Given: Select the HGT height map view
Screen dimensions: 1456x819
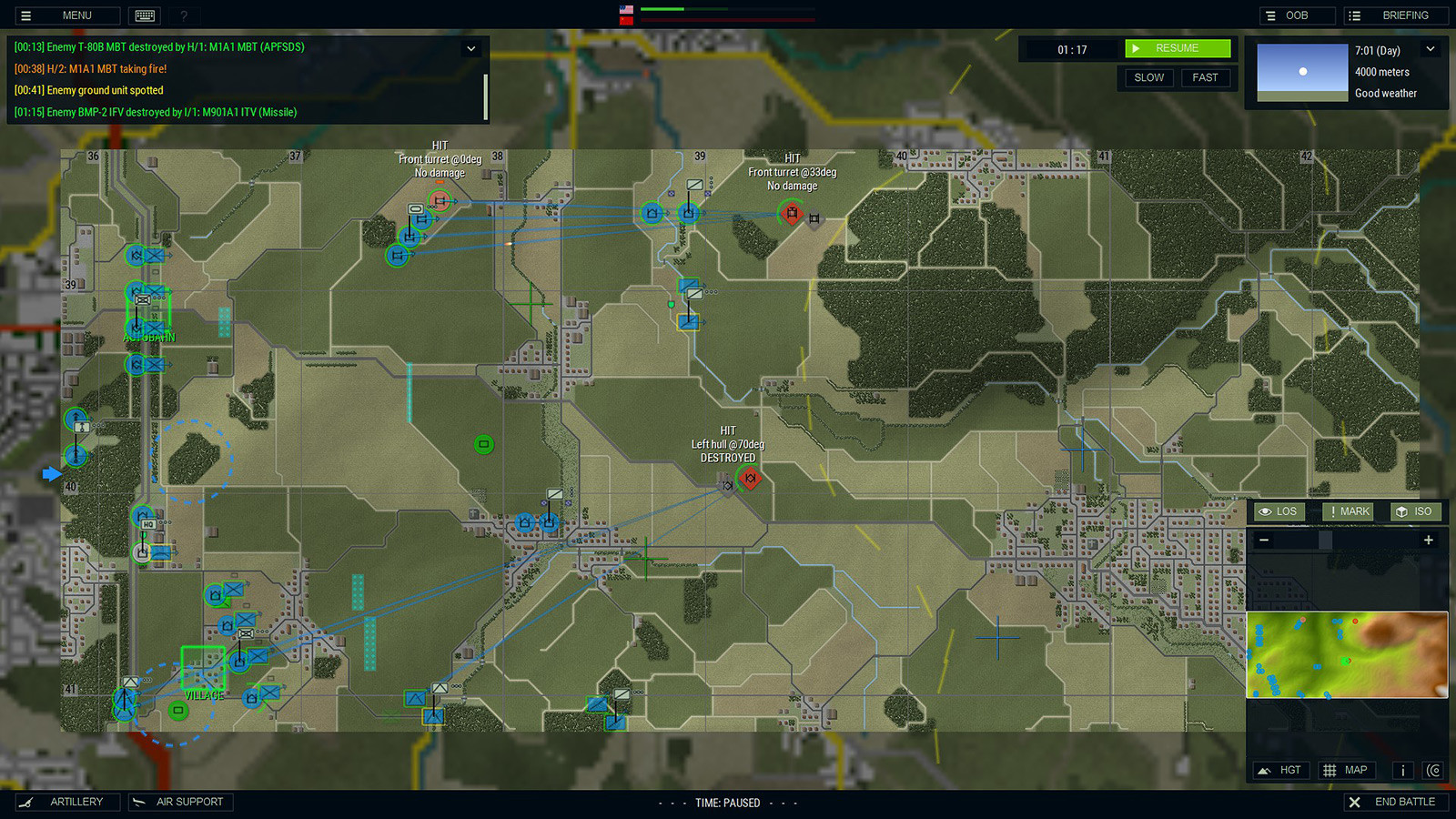Looking at the screenshot, I should click(1280, 770).
